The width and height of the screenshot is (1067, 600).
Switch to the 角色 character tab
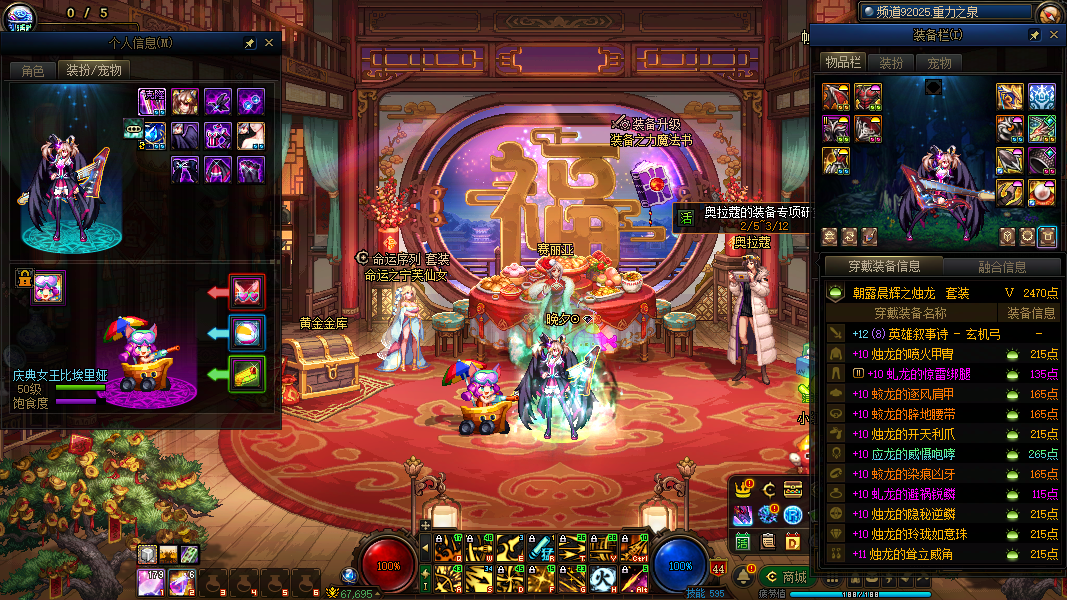pos(33,71)
